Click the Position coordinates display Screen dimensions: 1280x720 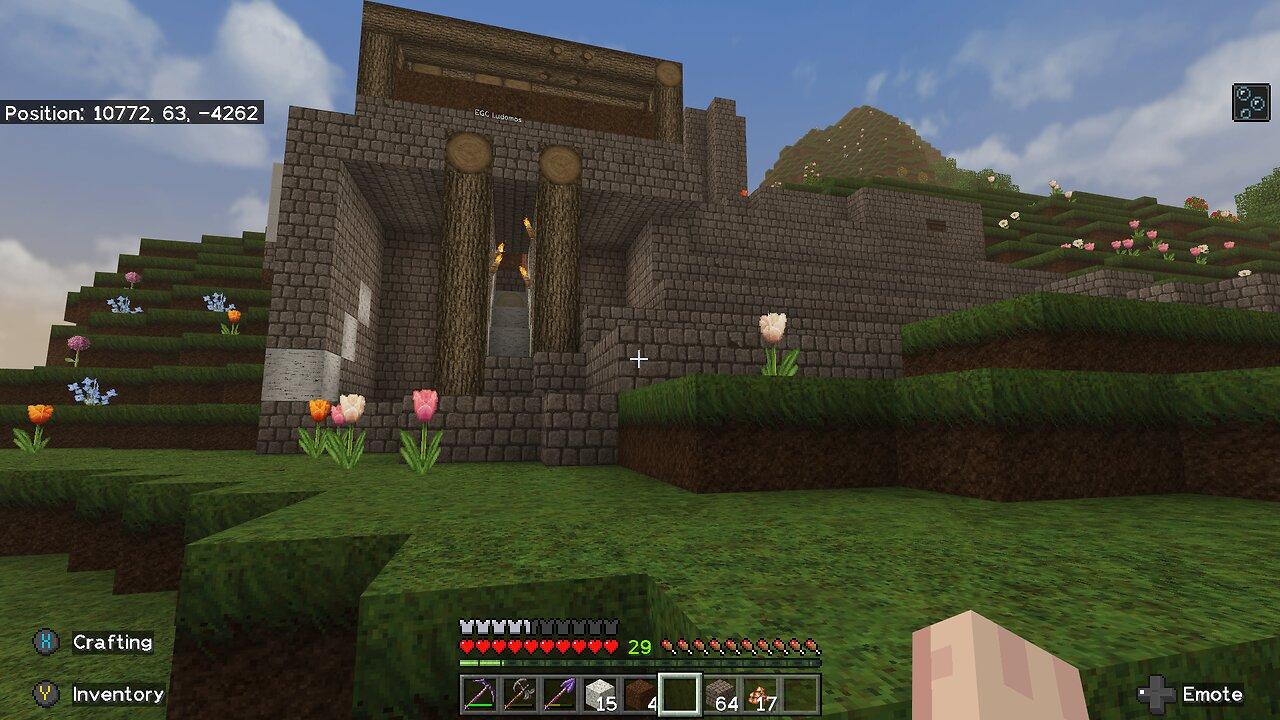(132, 114)
